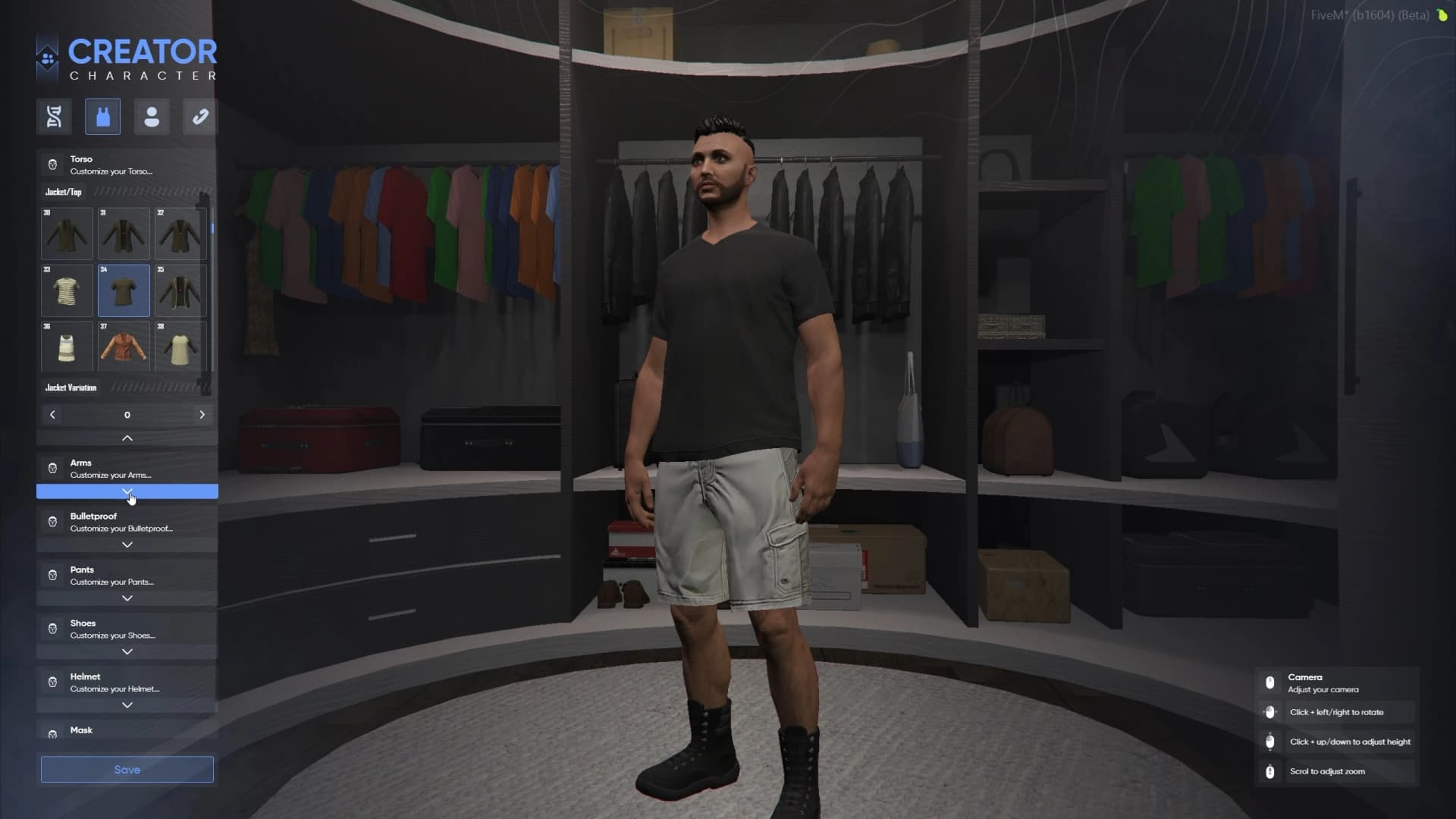Select the plaster accessory tab
This screenshot has width=1456, height=819.
coord(200,117)
